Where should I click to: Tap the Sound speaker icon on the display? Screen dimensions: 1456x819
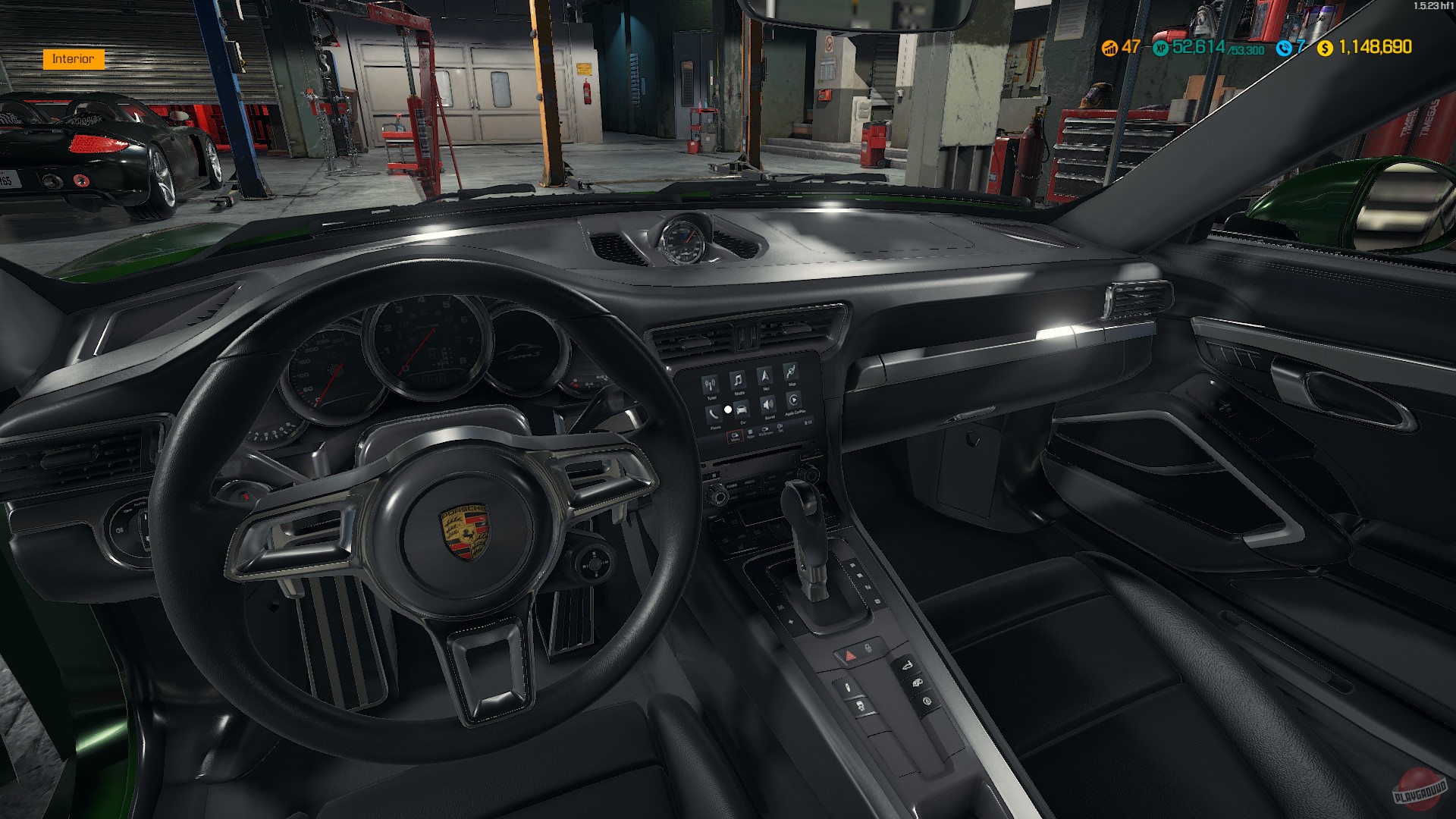pos(768,405)
